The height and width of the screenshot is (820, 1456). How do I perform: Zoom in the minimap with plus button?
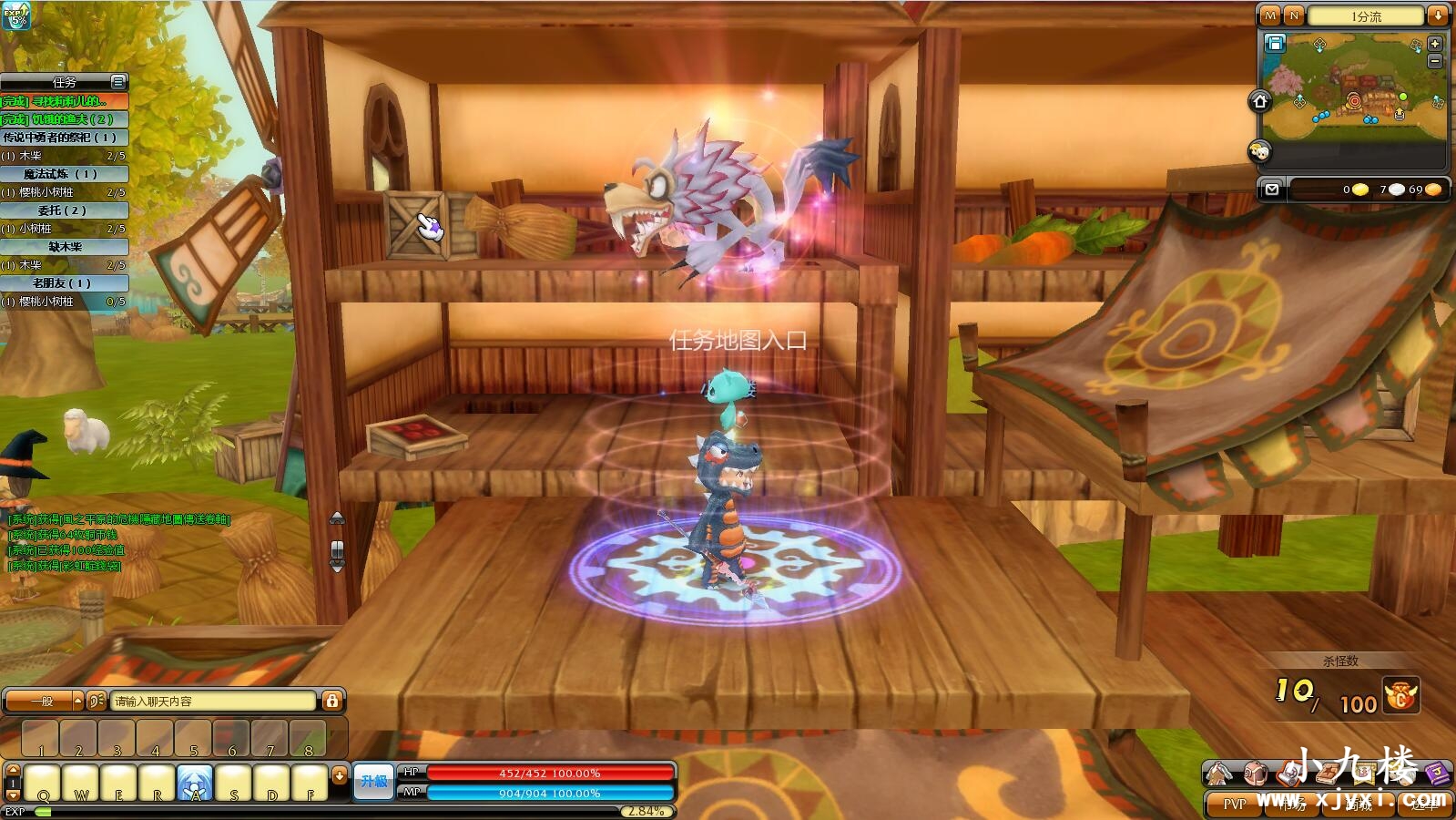coord(1435,44)
